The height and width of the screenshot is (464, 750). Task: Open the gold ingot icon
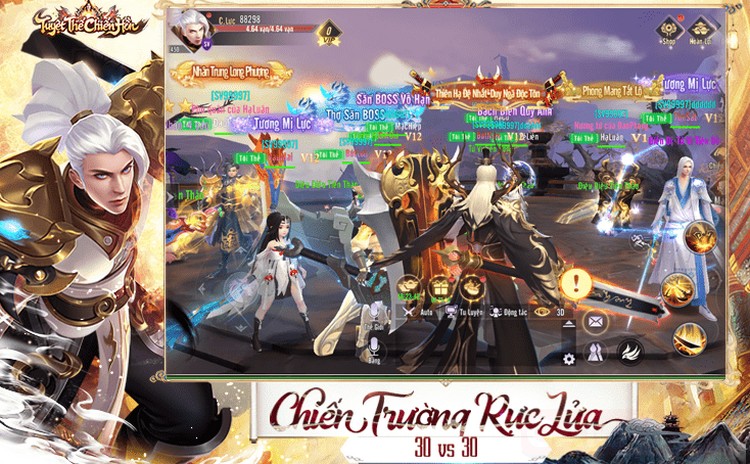click(x=408, y=286)
